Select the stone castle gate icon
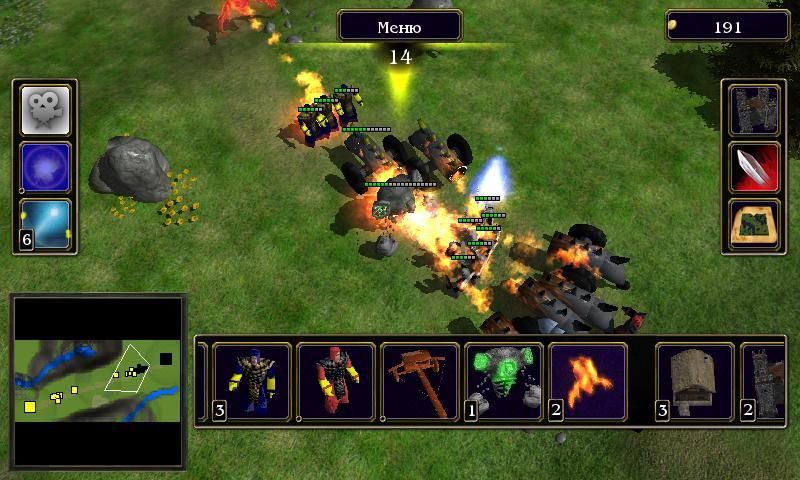Viewport: 800px width, 480px height. coord(754,110)
